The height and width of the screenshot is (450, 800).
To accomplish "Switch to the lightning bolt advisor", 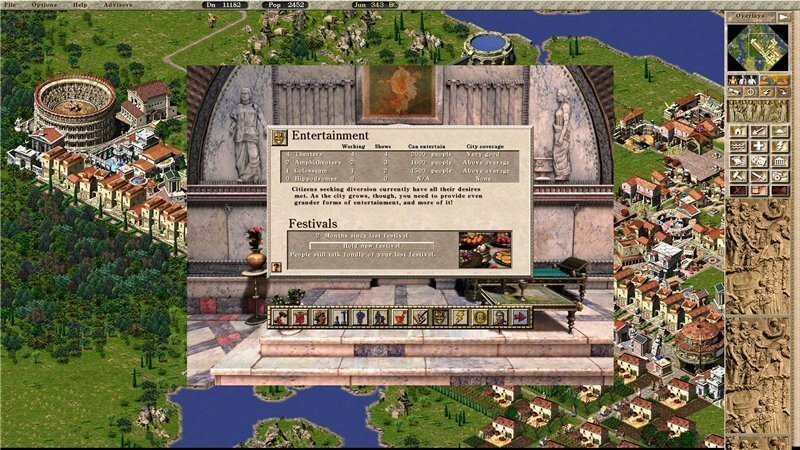I will 460,318.
